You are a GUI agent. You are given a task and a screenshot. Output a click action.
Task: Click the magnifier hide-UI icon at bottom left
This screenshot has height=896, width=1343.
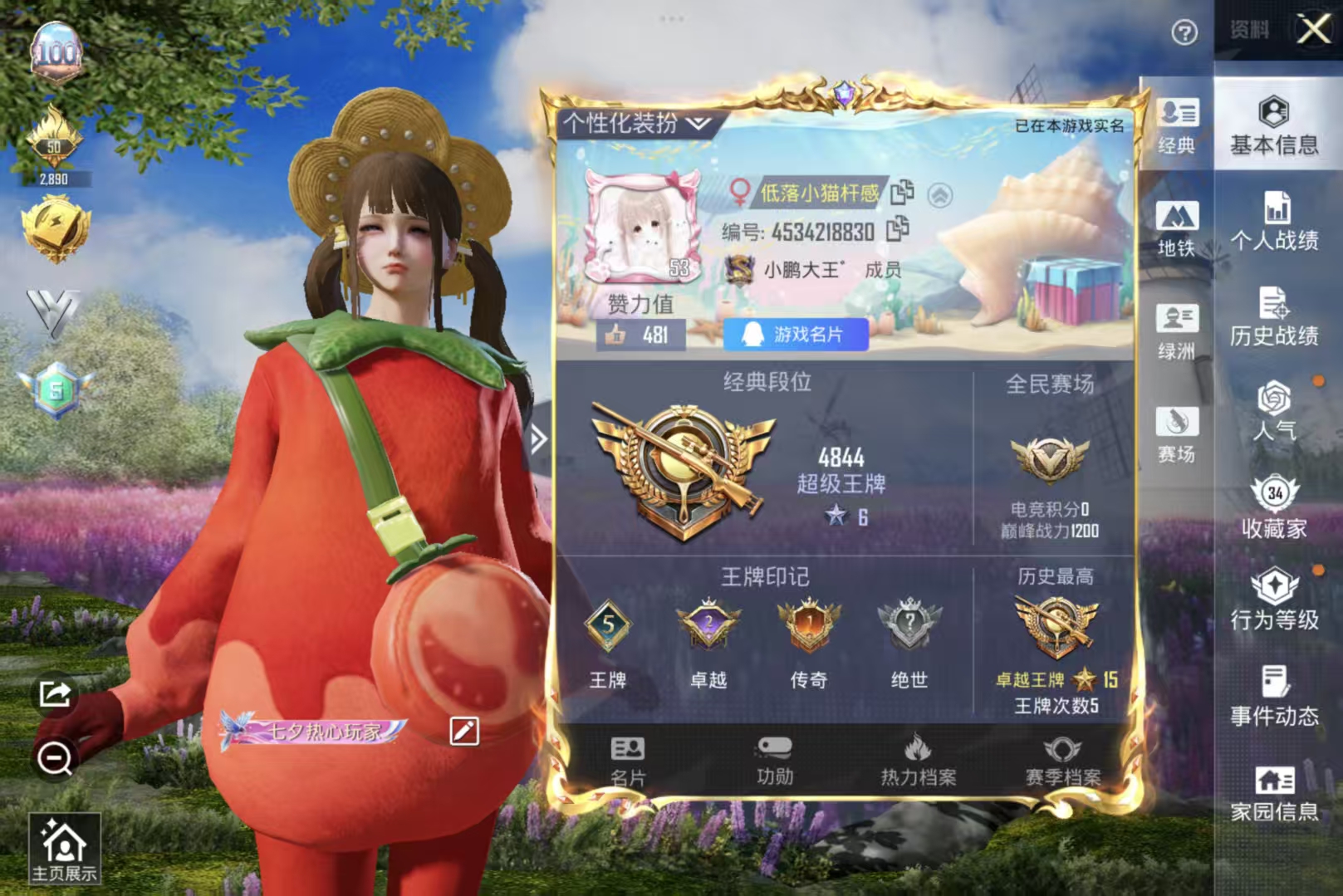coord(55,757)
